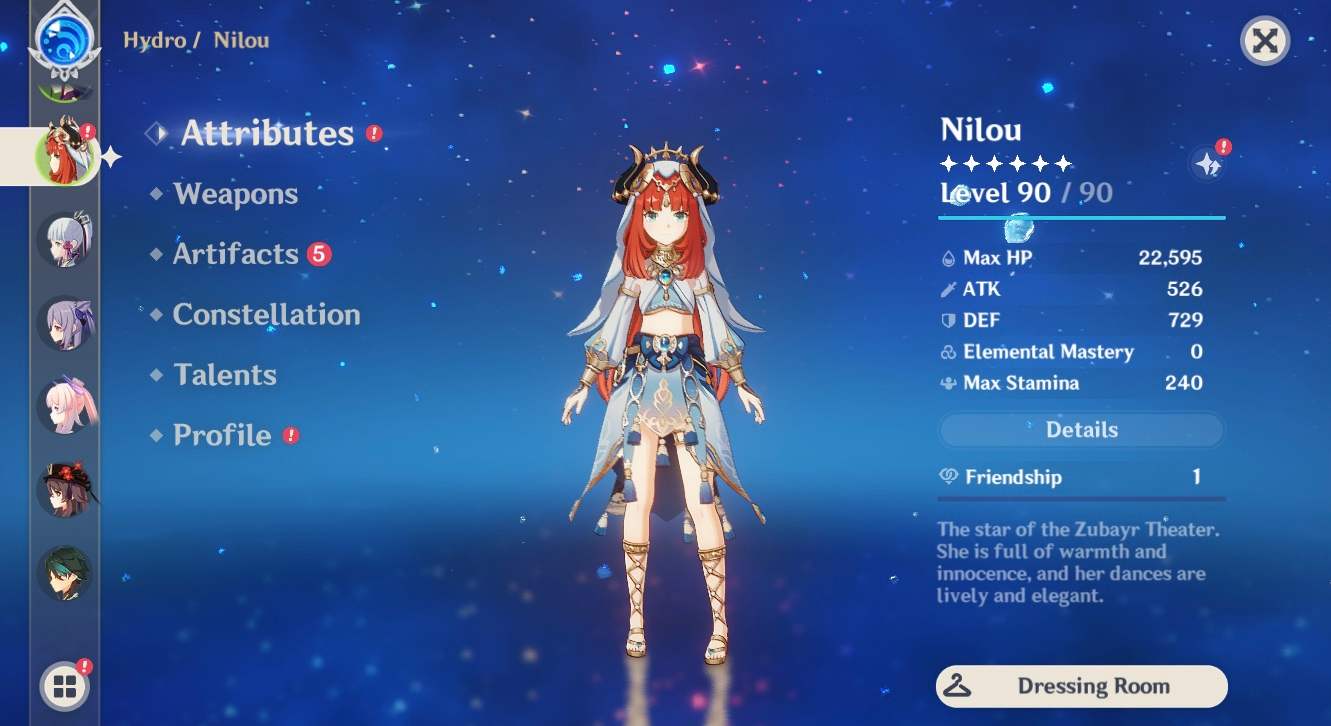The width and height of the screenshot is (1331, 726).
Task: Click the Friendship eye icon
Action: 950,477
